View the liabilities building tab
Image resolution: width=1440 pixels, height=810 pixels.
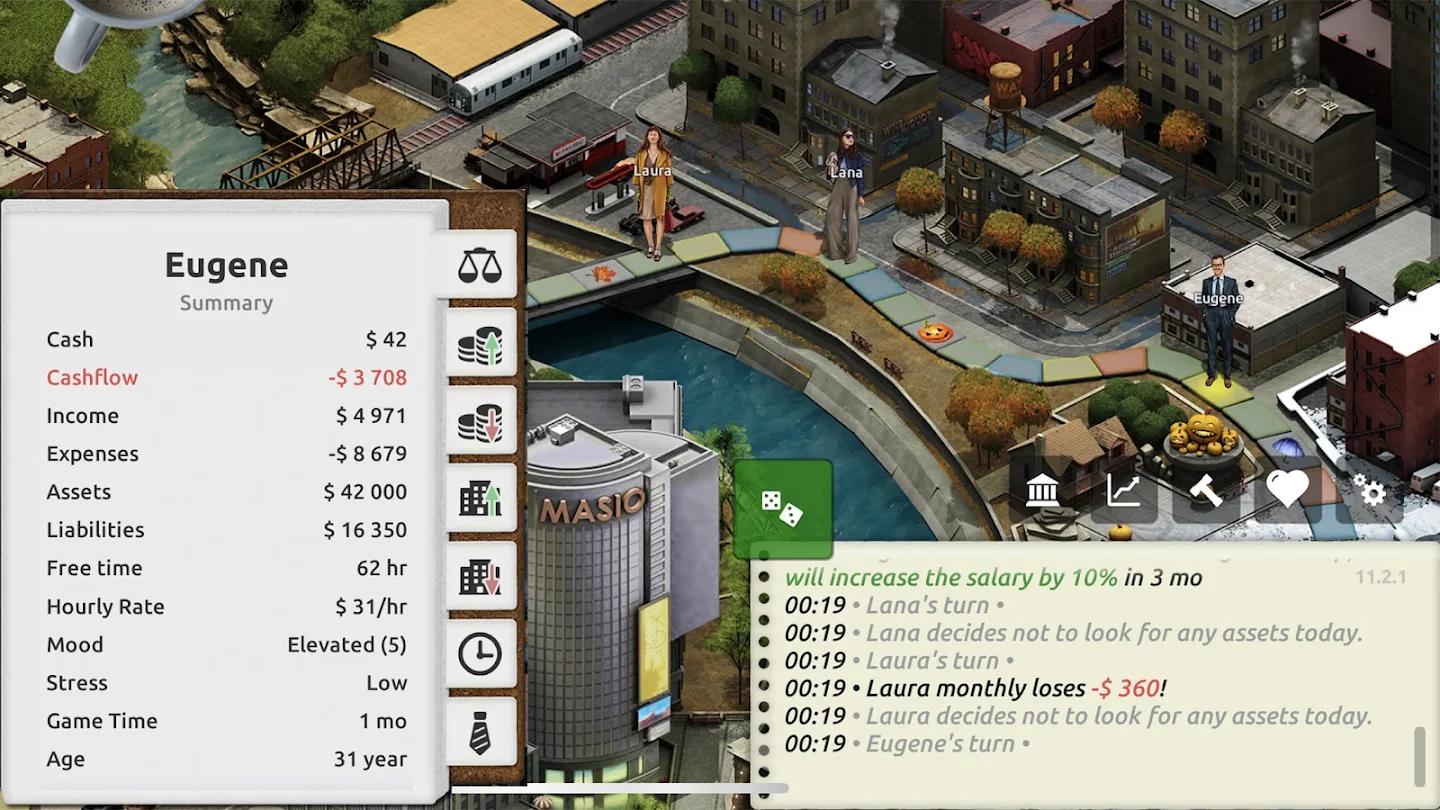(480, 576)
